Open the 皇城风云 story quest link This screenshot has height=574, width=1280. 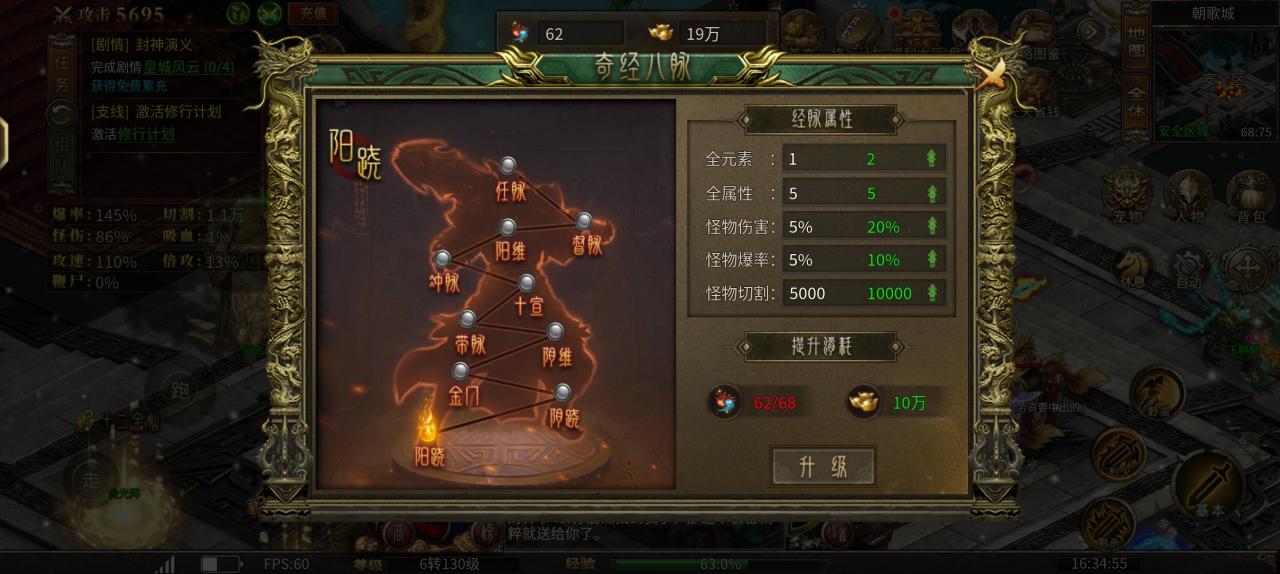point(188,67)
